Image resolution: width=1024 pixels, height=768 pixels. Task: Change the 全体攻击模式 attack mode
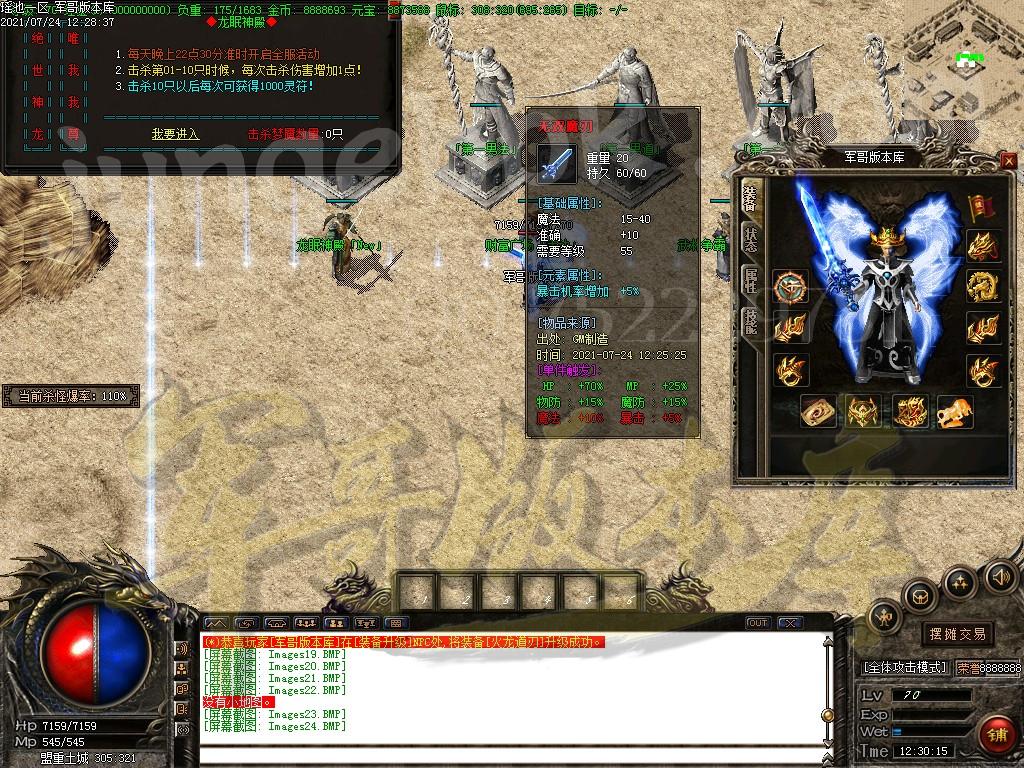point(904,667)
